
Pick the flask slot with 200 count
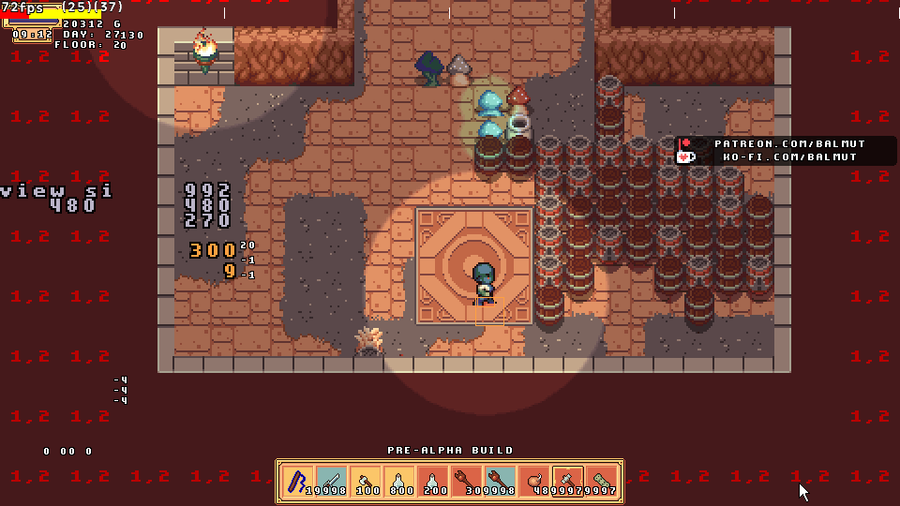click(433, 482)
